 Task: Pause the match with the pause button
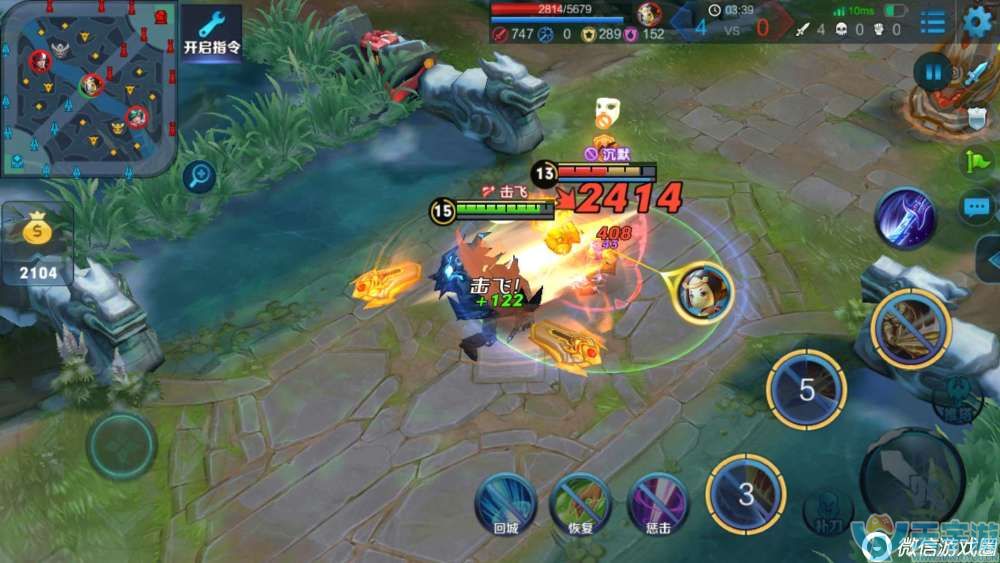(932, 72)
